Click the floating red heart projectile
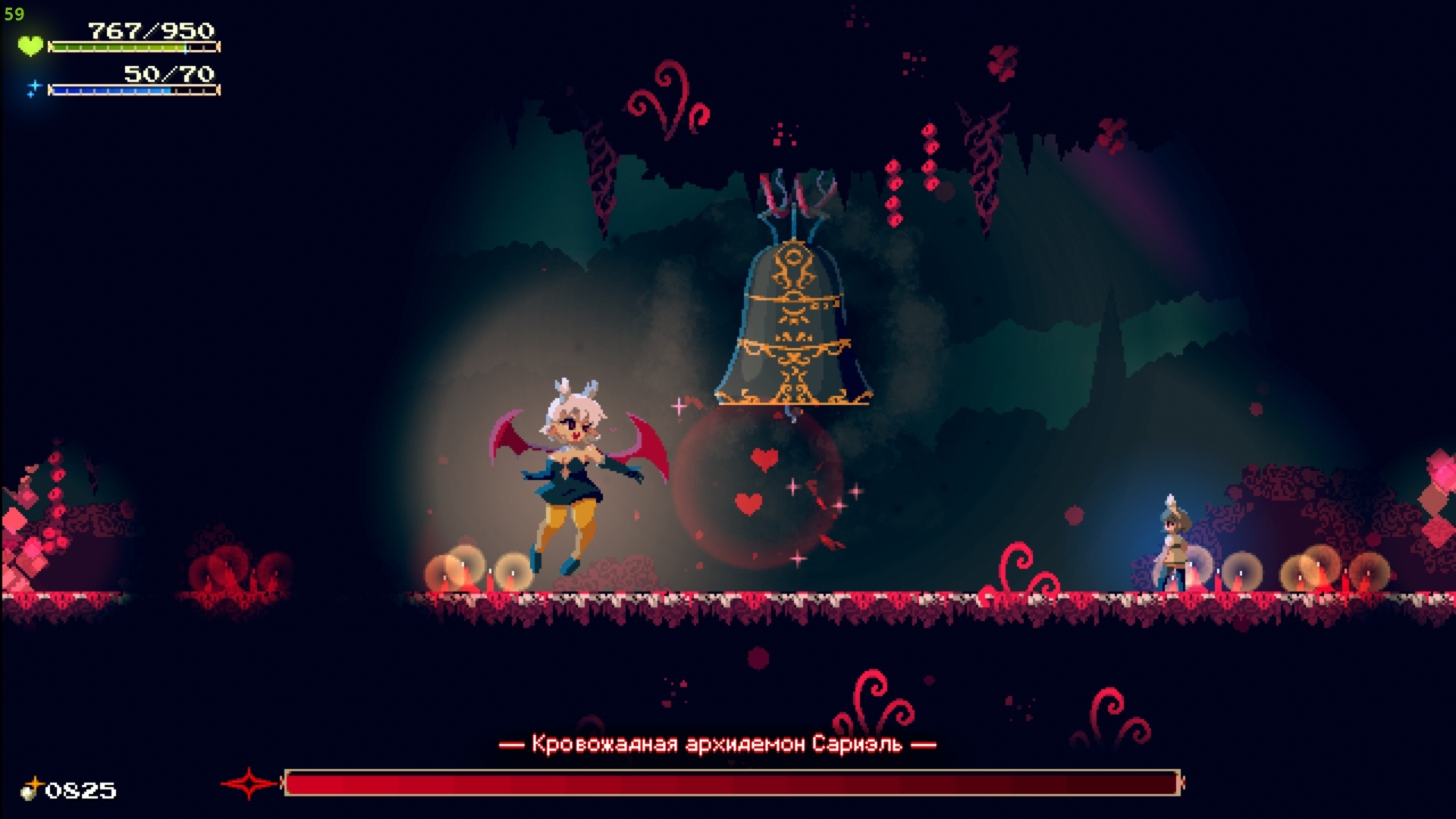The height and width of the screenshot is (819, 1456). coord(763,458)
